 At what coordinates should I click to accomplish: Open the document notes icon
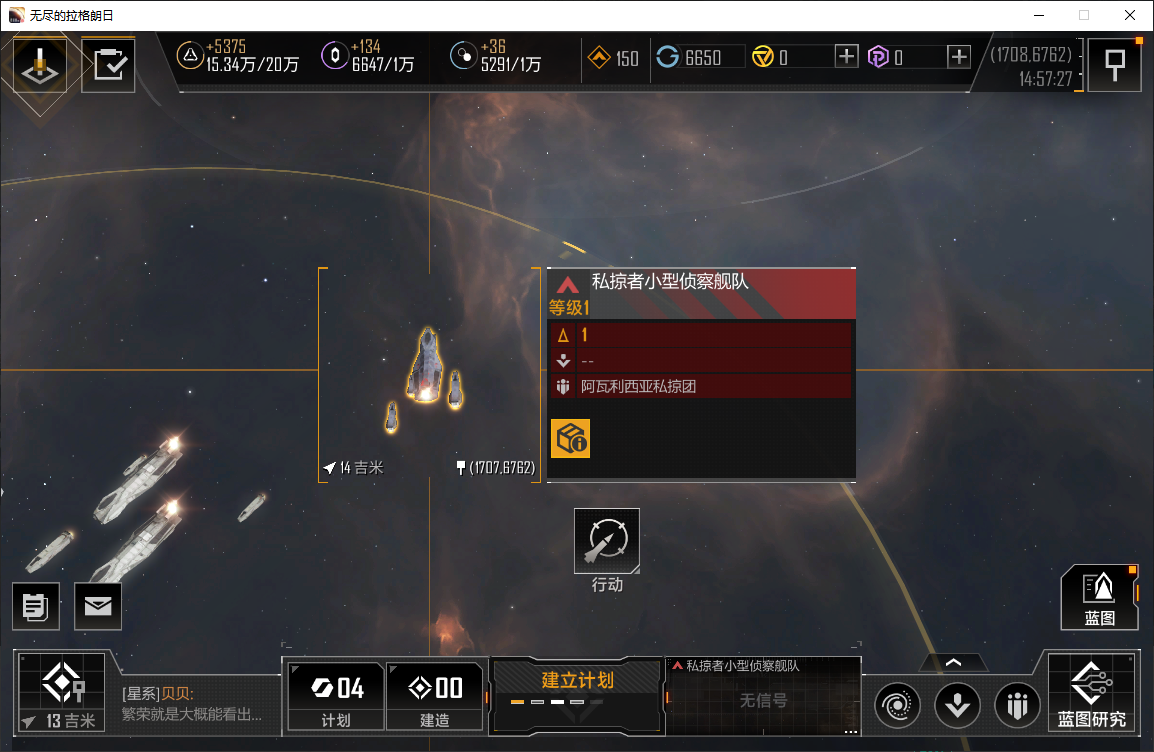tap(36, 606)
